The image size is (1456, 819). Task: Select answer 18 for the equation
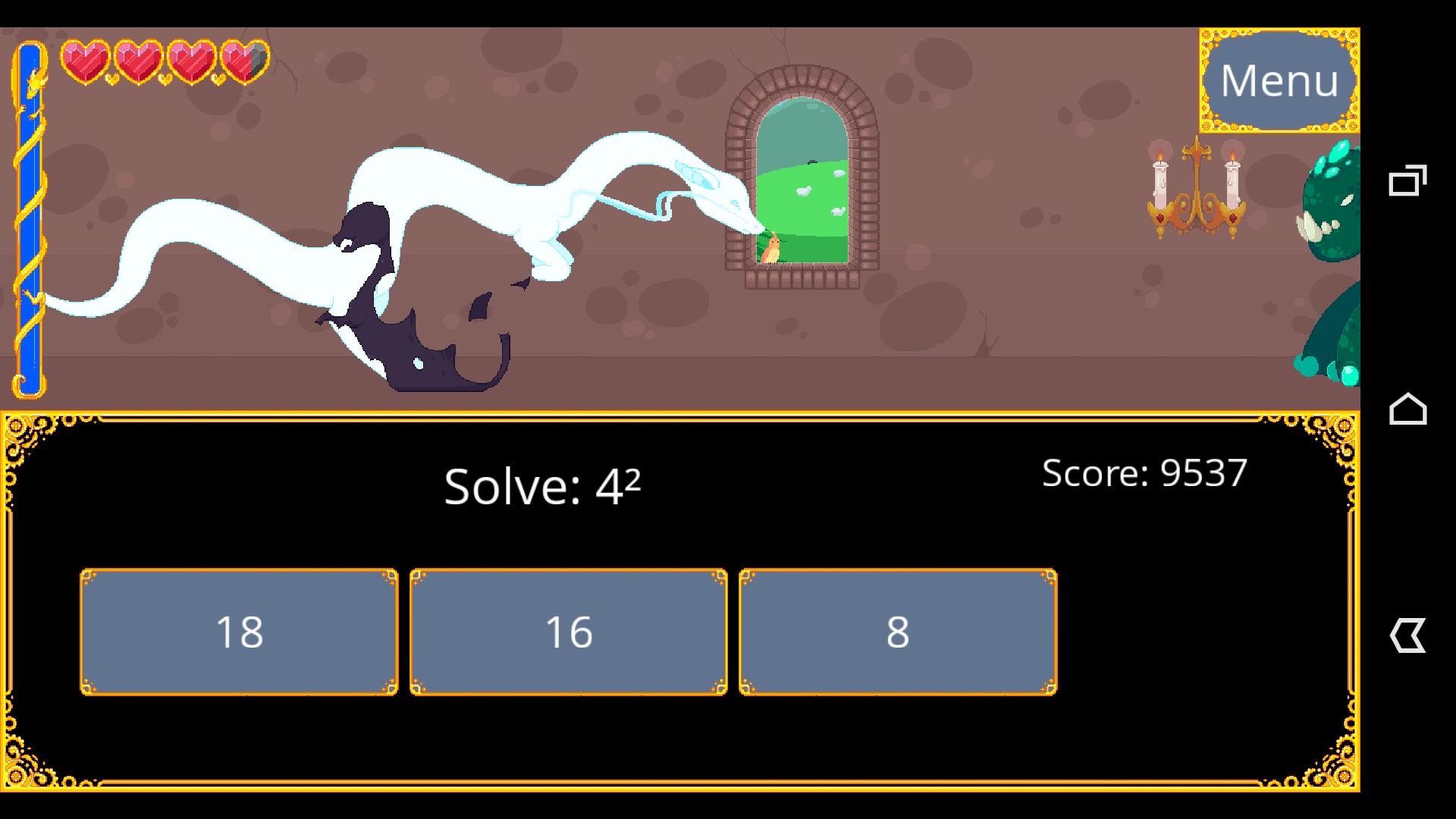(239, 632)
